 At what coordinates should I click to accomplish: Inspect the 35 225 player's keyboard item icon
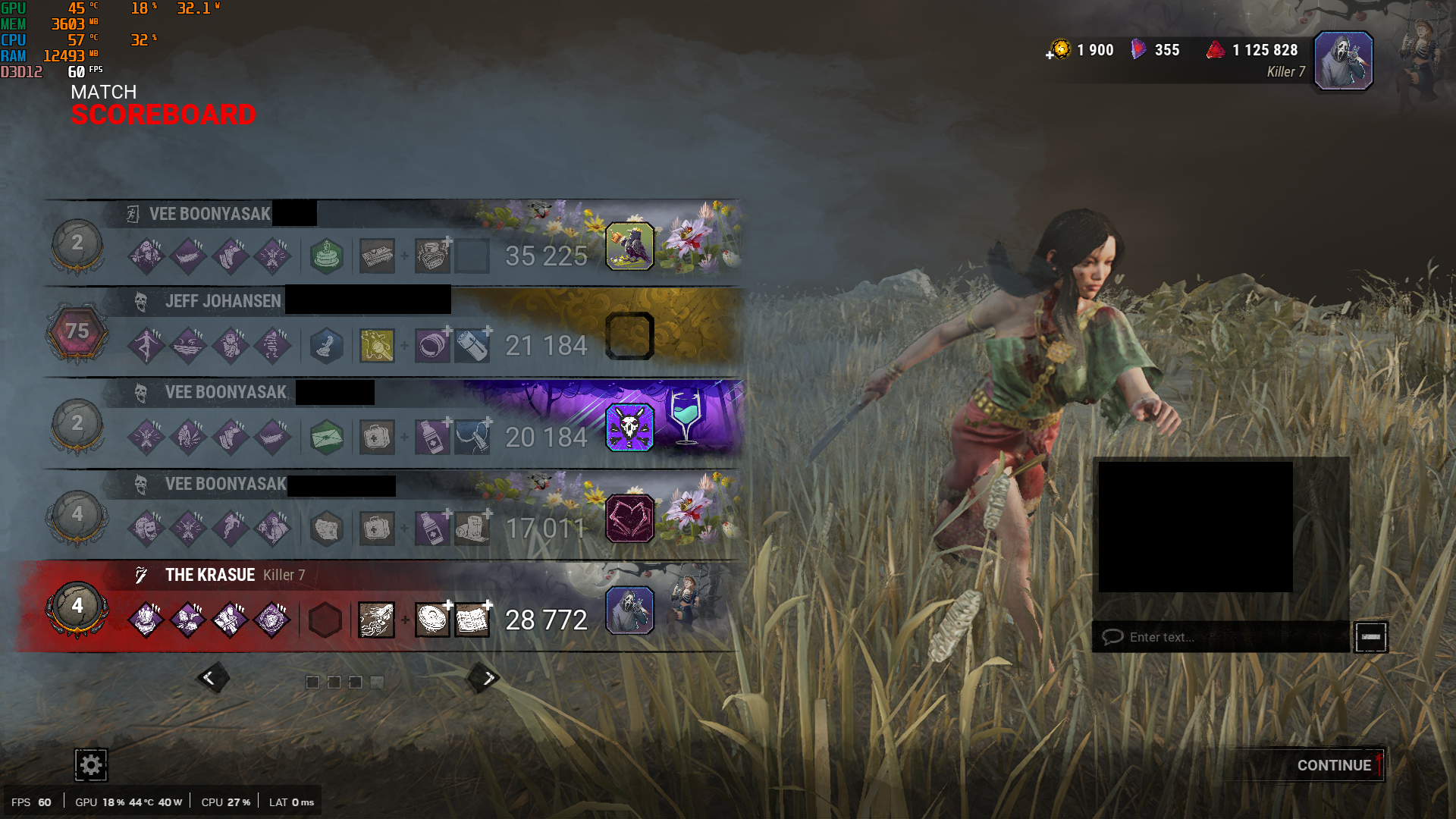click(x=377, y=256)
